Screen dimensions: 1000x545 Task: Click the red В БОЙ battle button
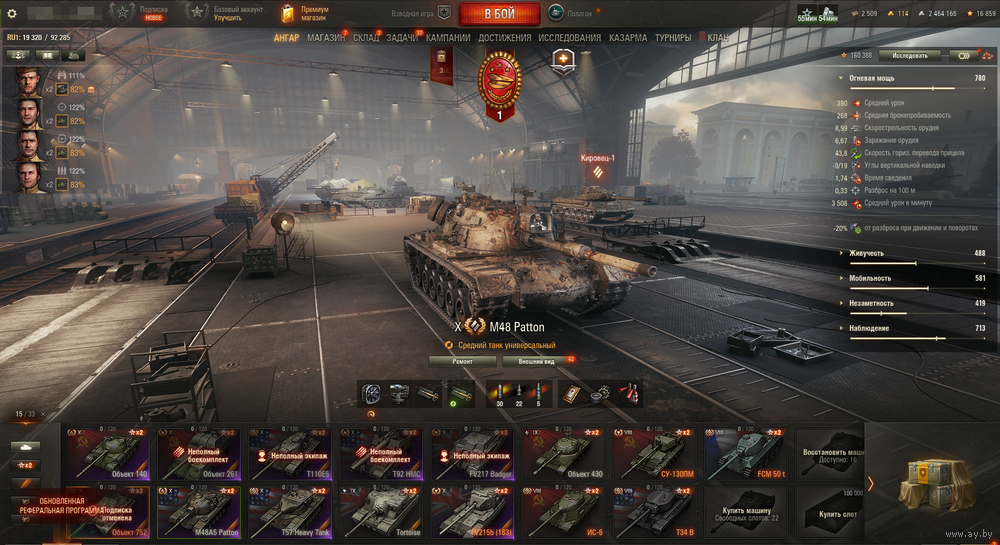499,14
